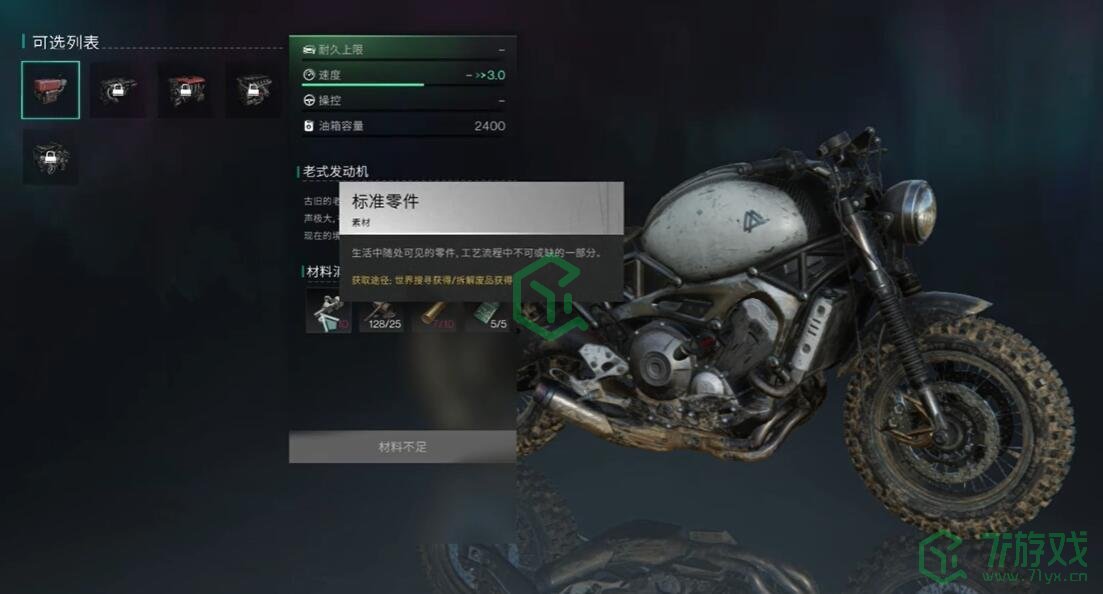1103x594 pixels.
Task: Inspect the material showing 128/25
Action: coord(382,309)
